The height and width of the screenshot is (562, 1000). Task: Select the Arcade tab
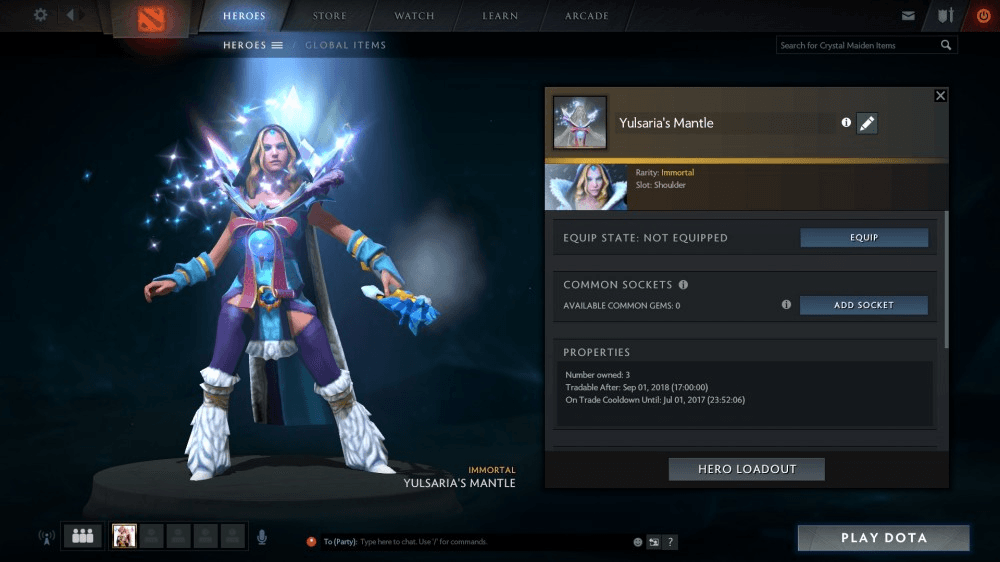tap(587, 16)
